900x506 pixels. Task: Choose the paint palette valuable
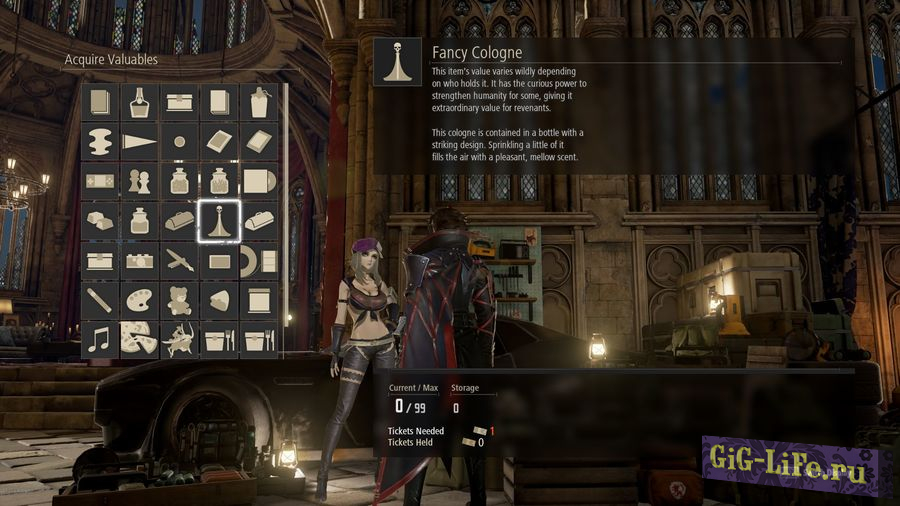click(x=140, y=299)
